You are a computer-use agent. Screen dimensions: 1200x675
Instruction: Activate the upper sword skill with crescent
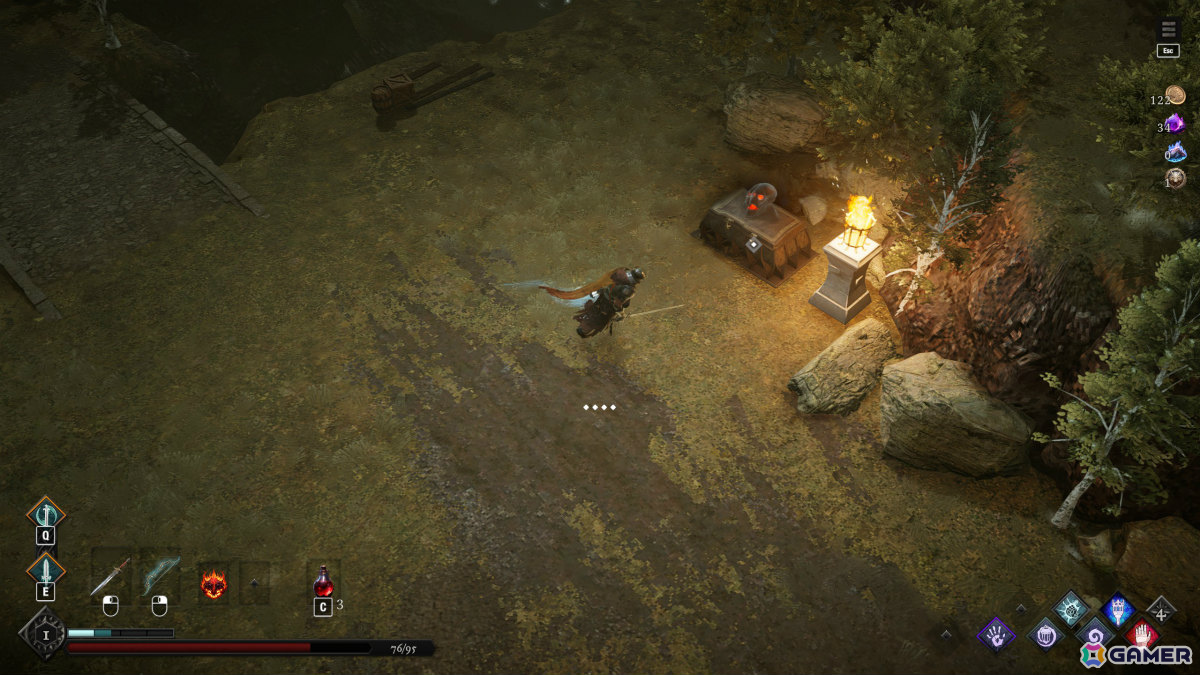pos(45,514)
